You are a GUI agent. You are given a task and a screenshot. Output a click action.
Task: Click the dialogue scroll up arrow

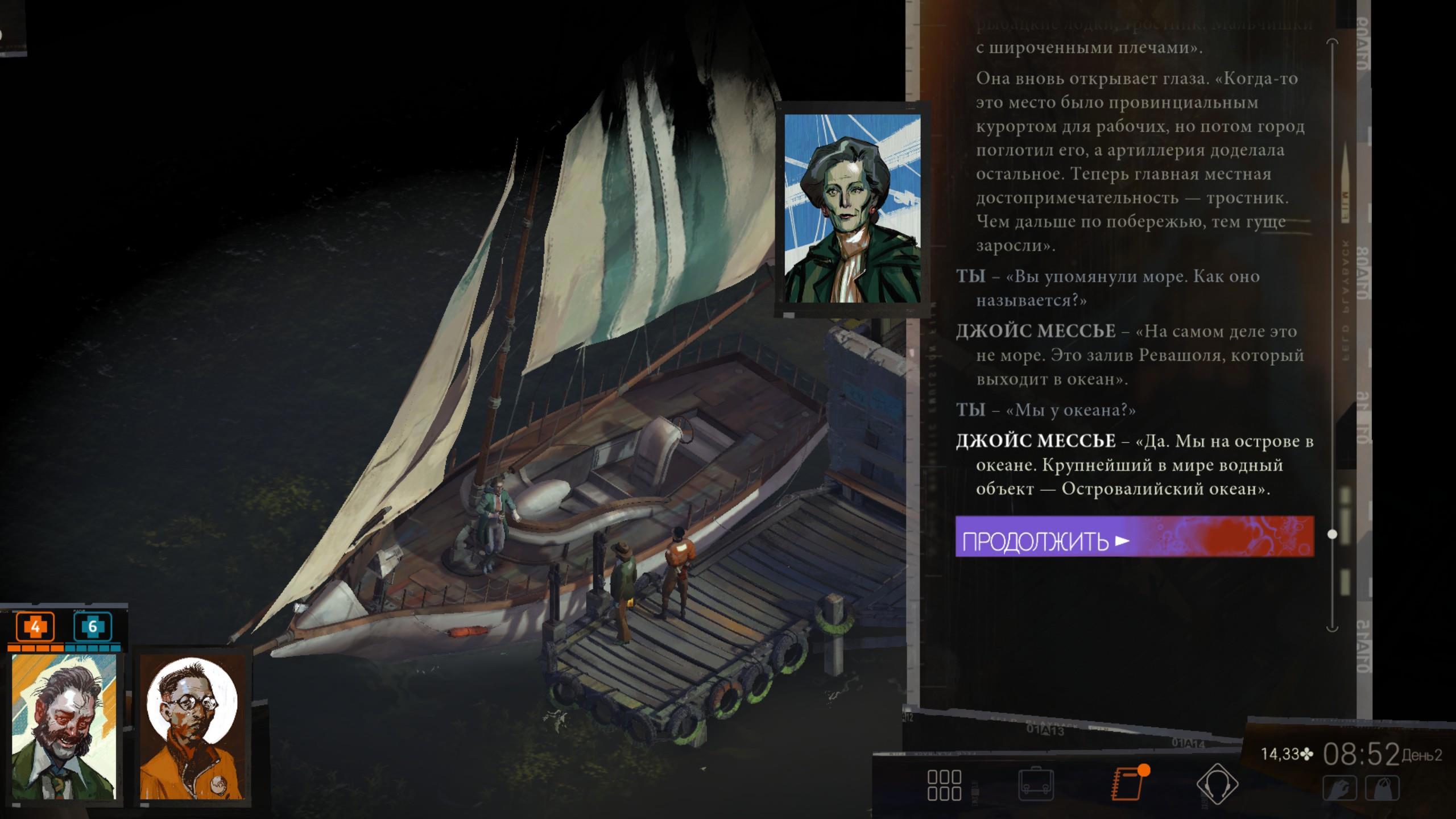click(x=1332, y=43)
